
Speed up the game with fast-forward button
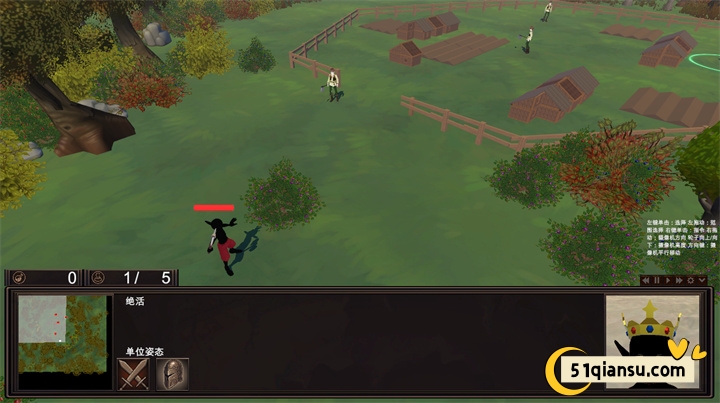679,281
